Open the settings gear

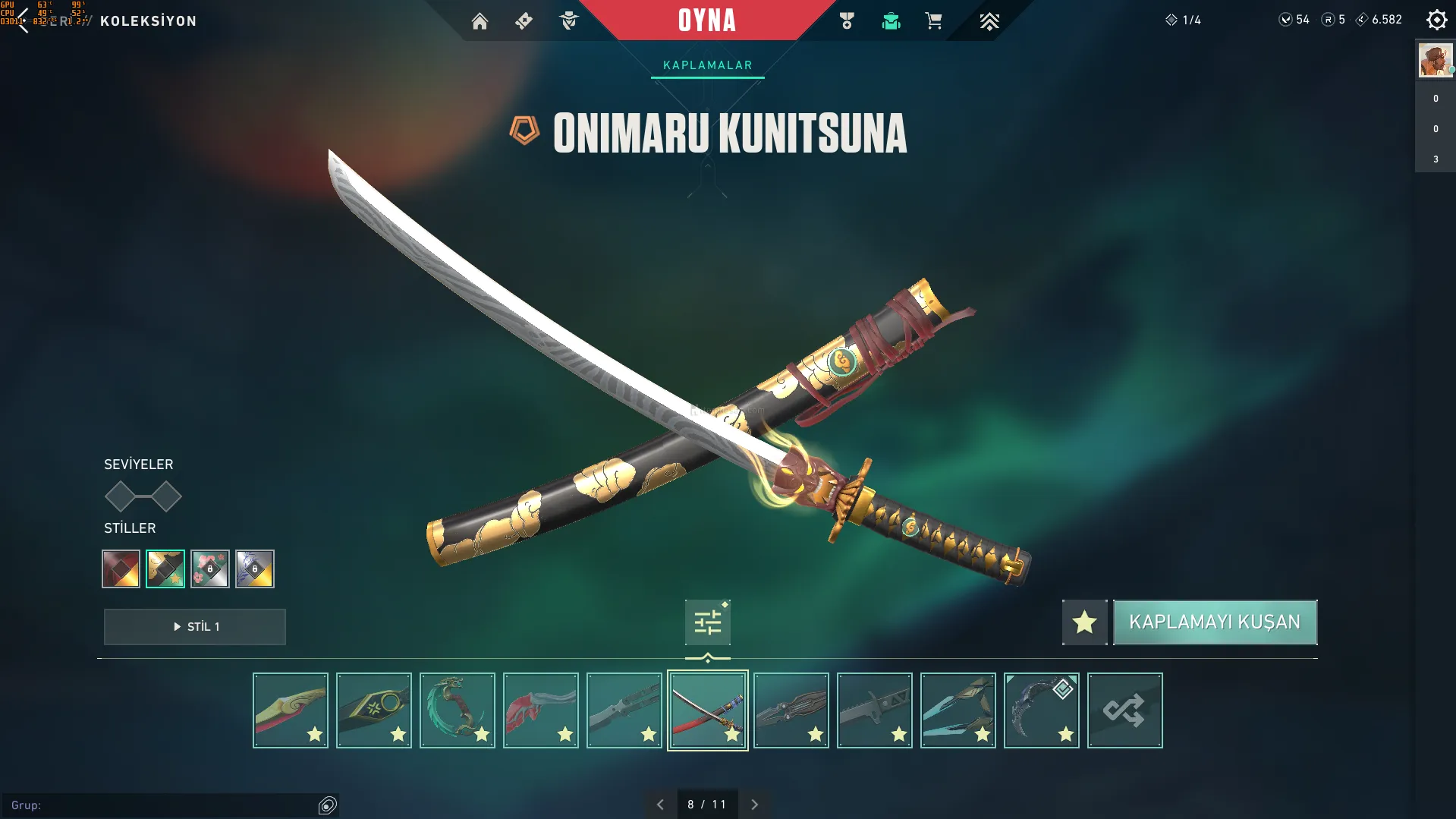point(1436,20)
